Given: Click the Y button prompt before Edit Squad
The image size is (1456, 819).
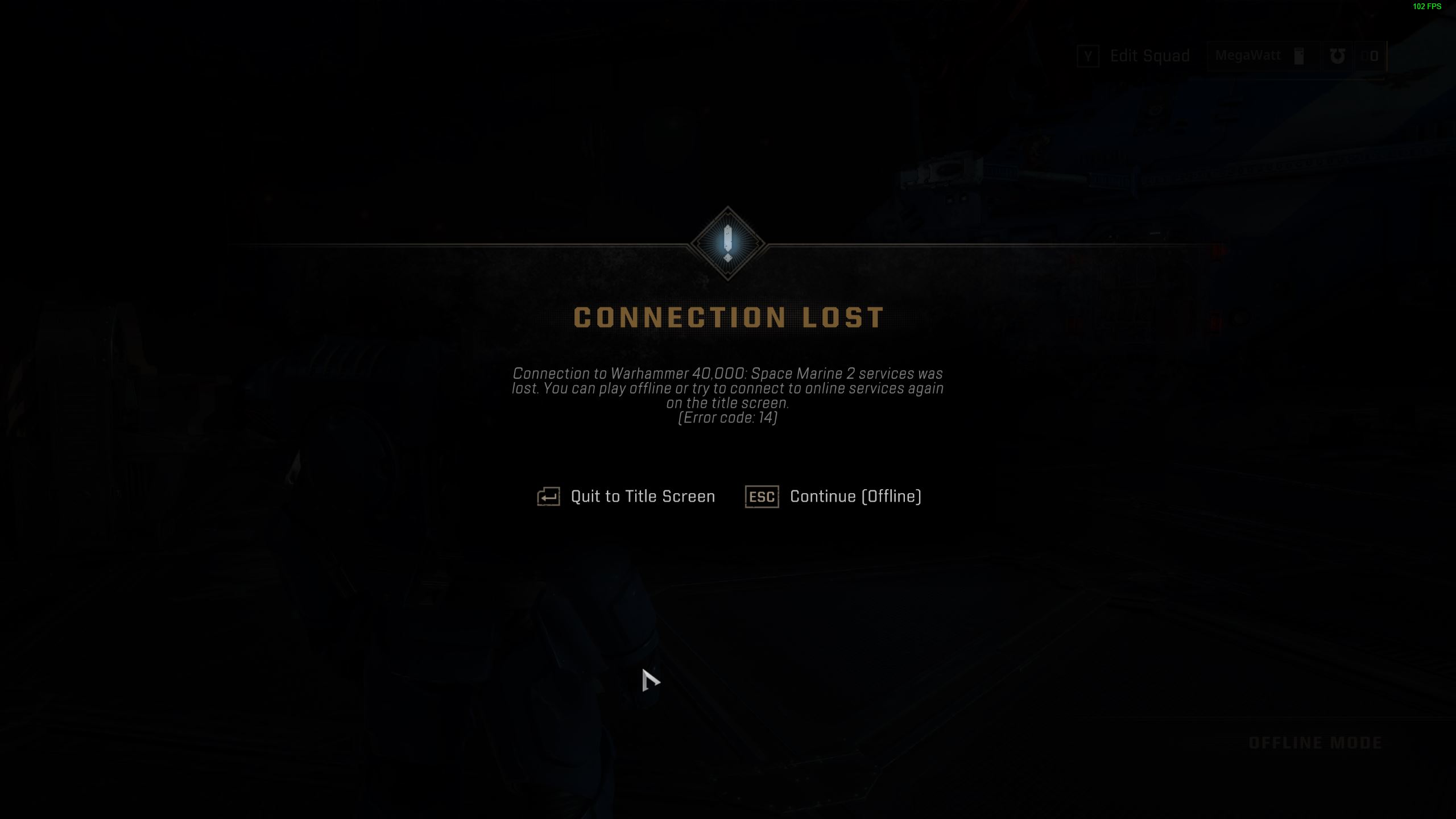Looking at the screenshot, I should (1089, 55).
